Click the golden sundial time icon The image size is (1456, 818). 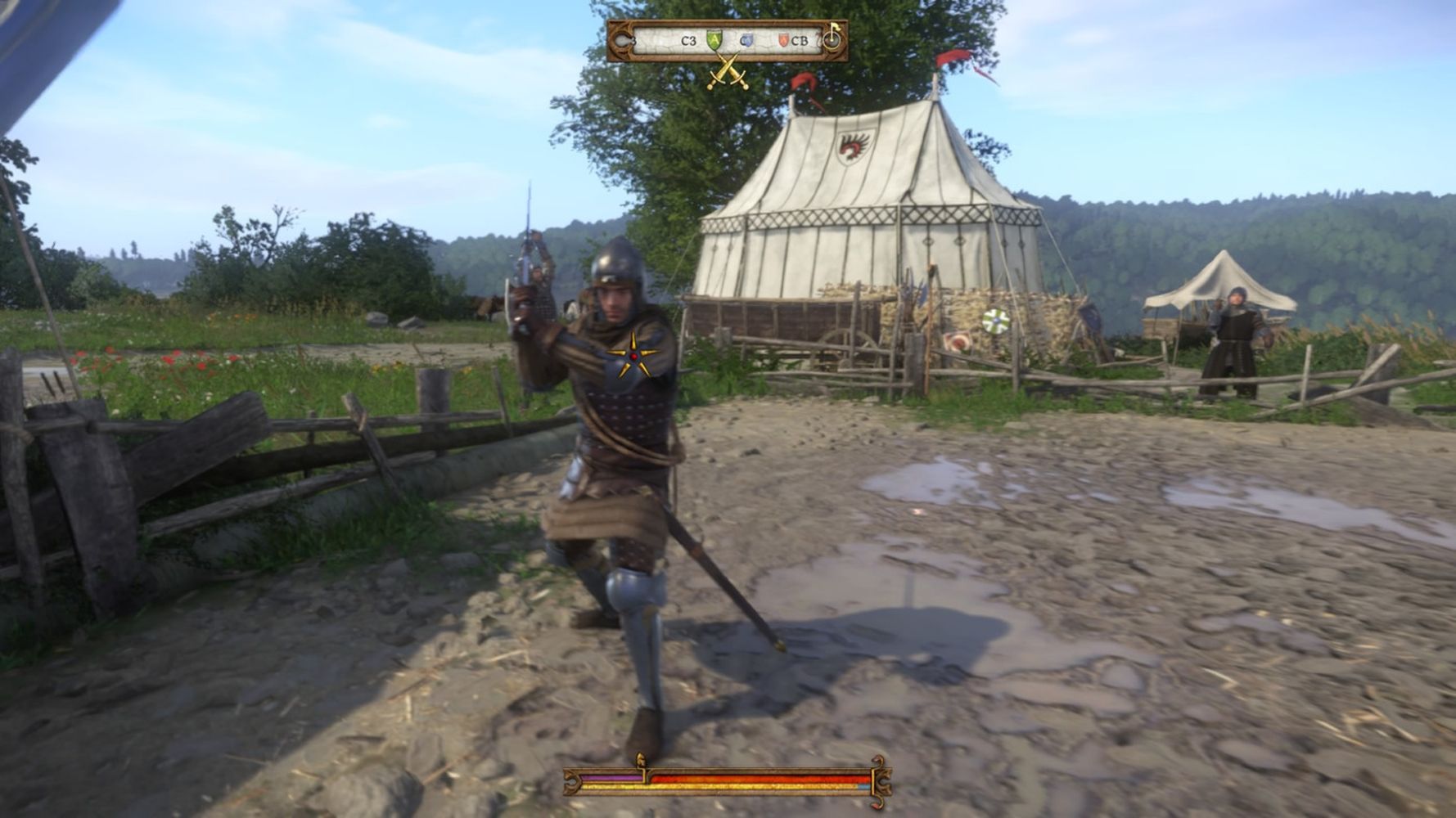833,38
